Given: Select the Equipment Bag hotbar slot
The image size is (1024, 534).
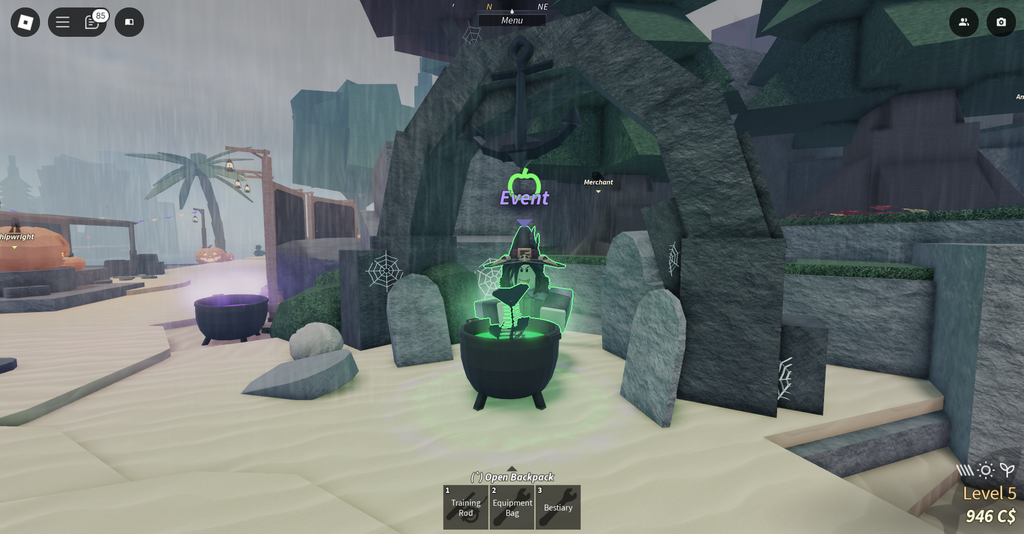Looking at the screenshot, I should (x=512, y=507).
